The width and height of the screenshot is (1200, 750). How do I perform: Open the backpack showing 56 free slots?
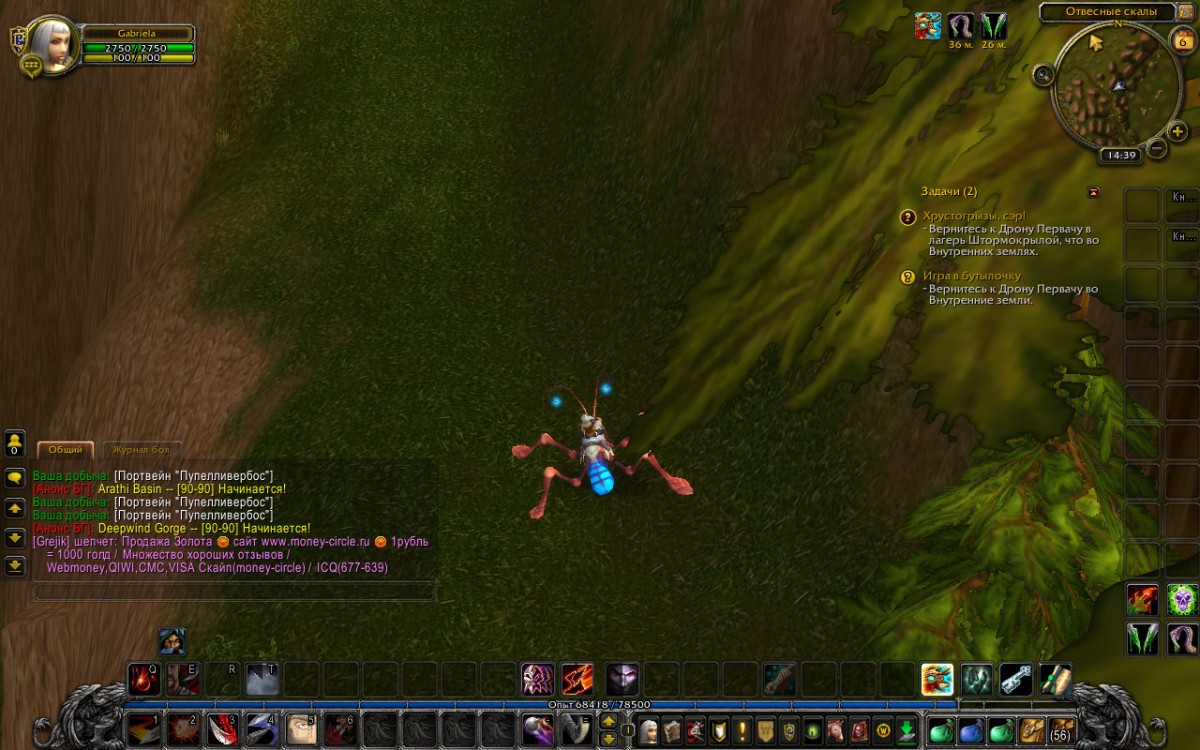click(x=1061, y=730)
